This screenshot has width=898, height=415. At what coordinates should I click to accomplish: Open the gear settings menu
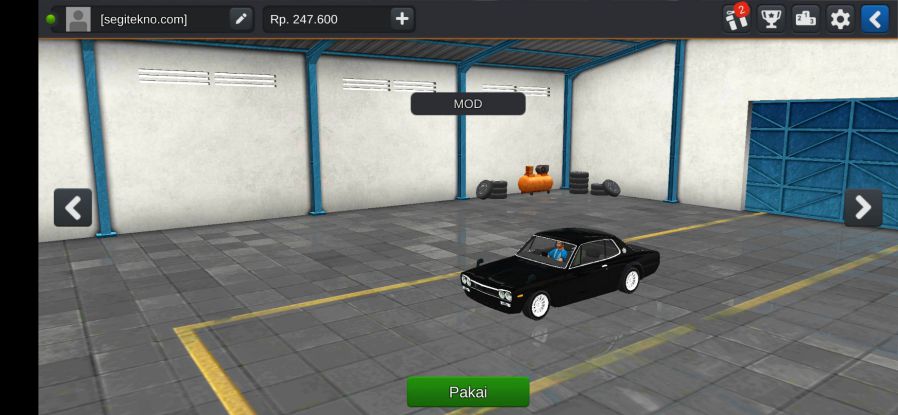[x=840, y=19]
